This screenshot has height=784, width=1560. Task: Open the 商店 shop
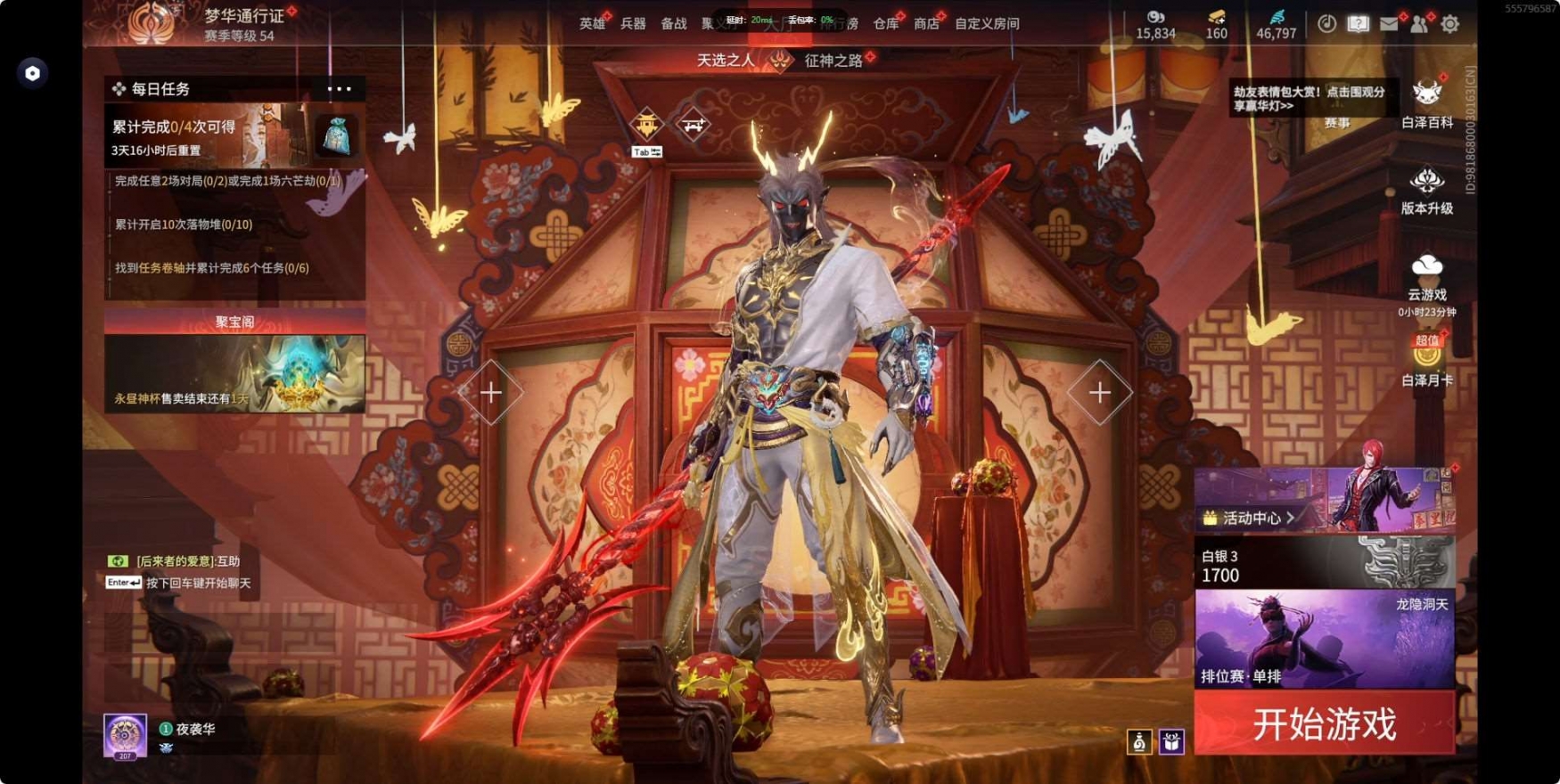[926, 24]
